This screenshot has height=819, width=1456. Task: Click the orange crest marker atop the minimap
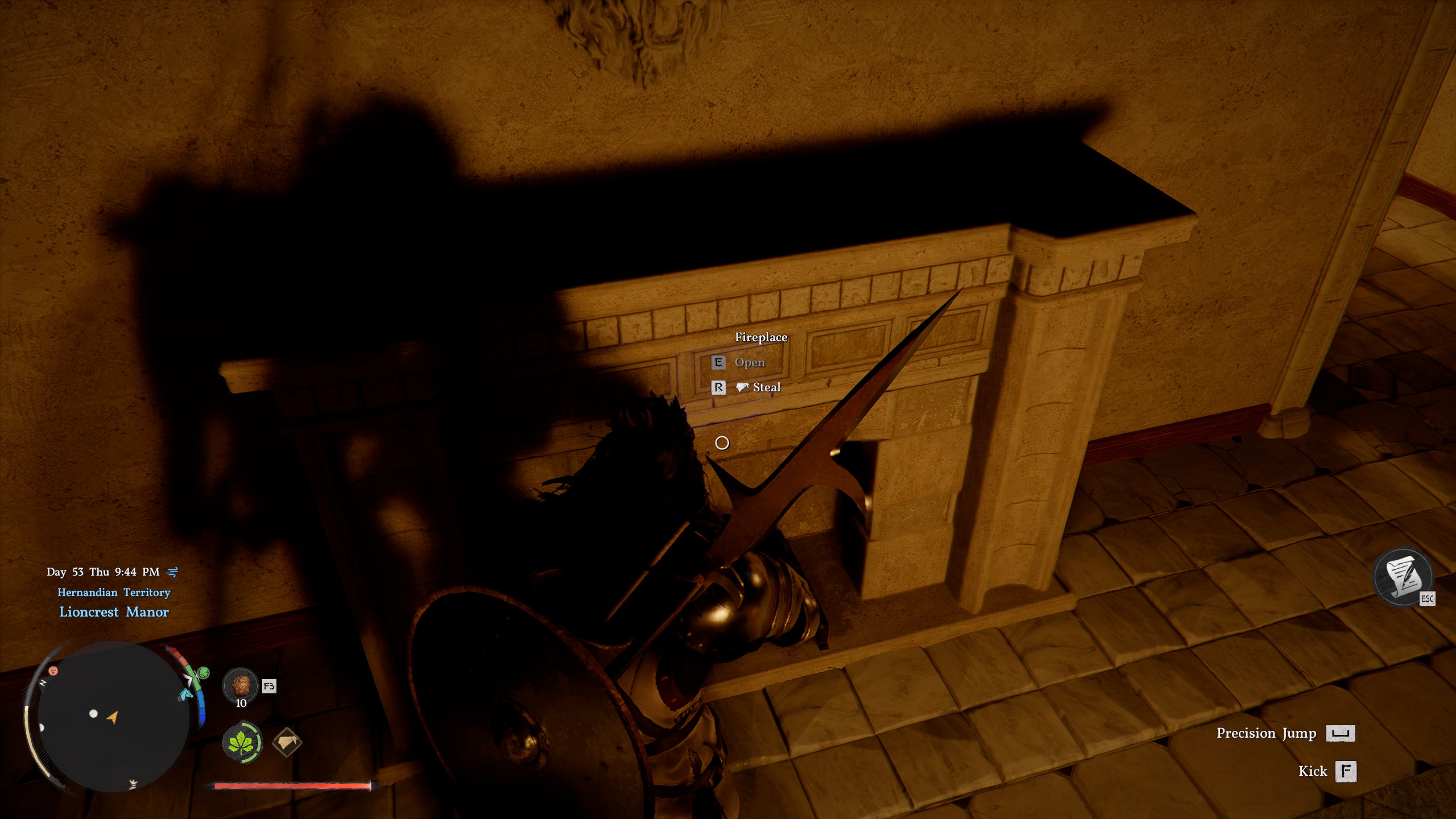[x=53, y=671]
